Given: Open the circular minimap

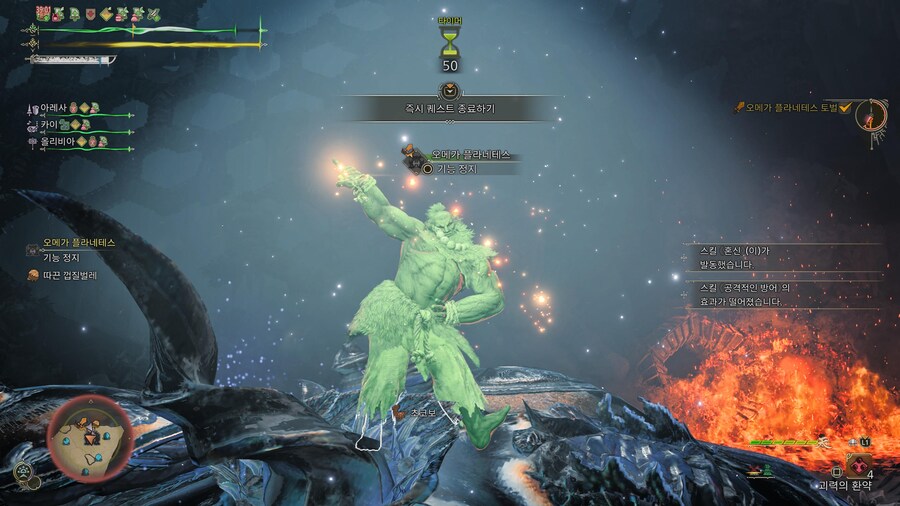Looking at the screenshot, I should pyautogui.click(x=89, y=436).
